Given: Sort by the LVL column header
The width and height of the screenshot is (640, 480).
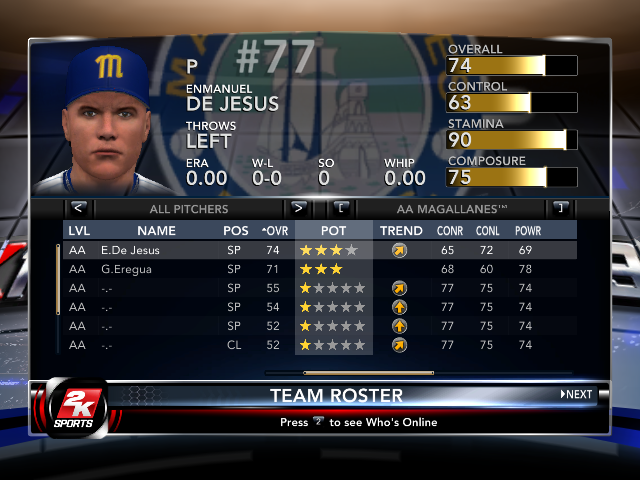Looking at the screenshot, I should [x=78, y=231].
